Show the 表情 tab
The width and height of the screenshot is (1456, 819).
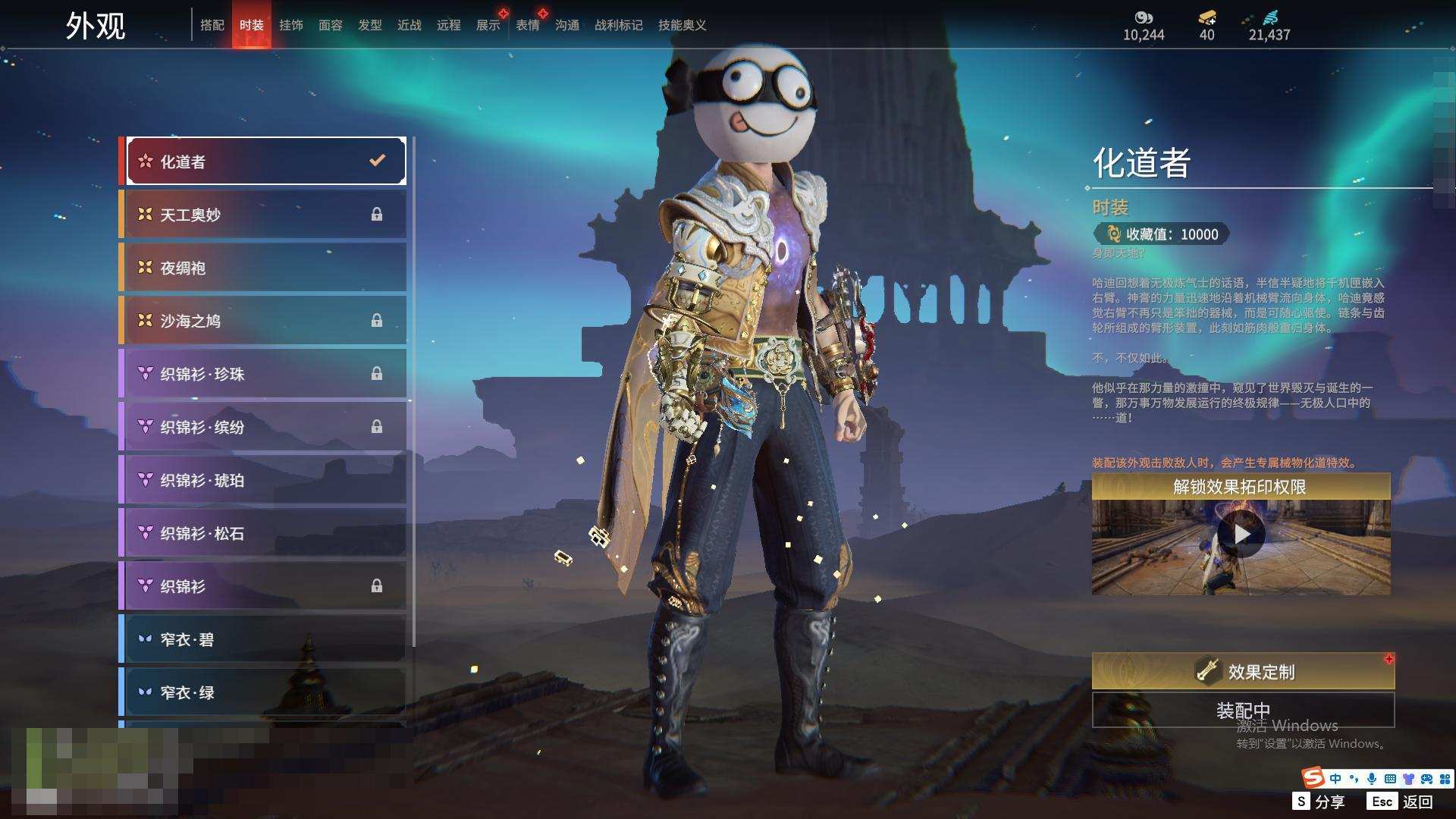coord(528,25)
